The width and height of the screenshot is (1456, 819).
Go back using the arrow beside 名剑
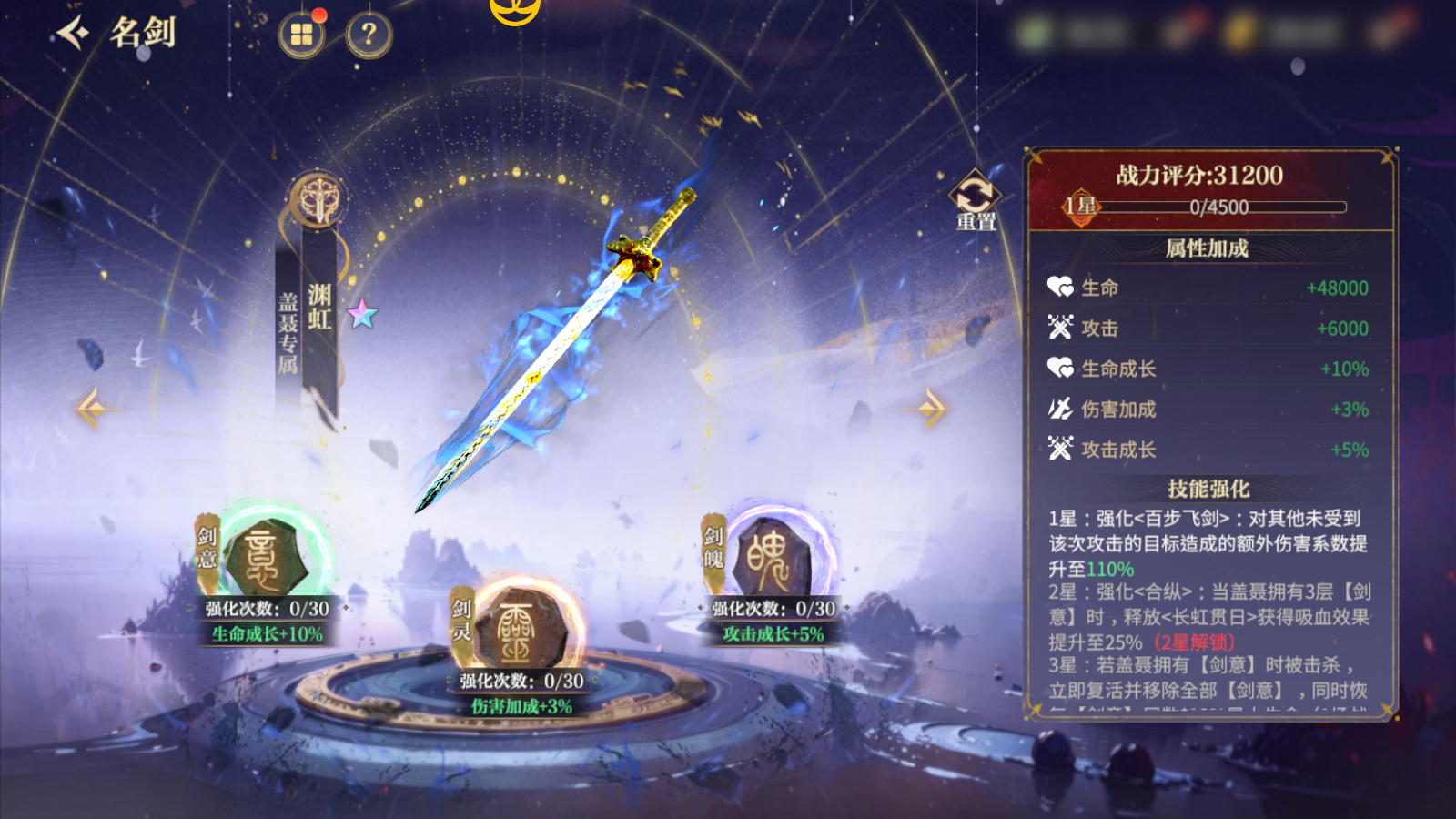(x=73, y=34)
